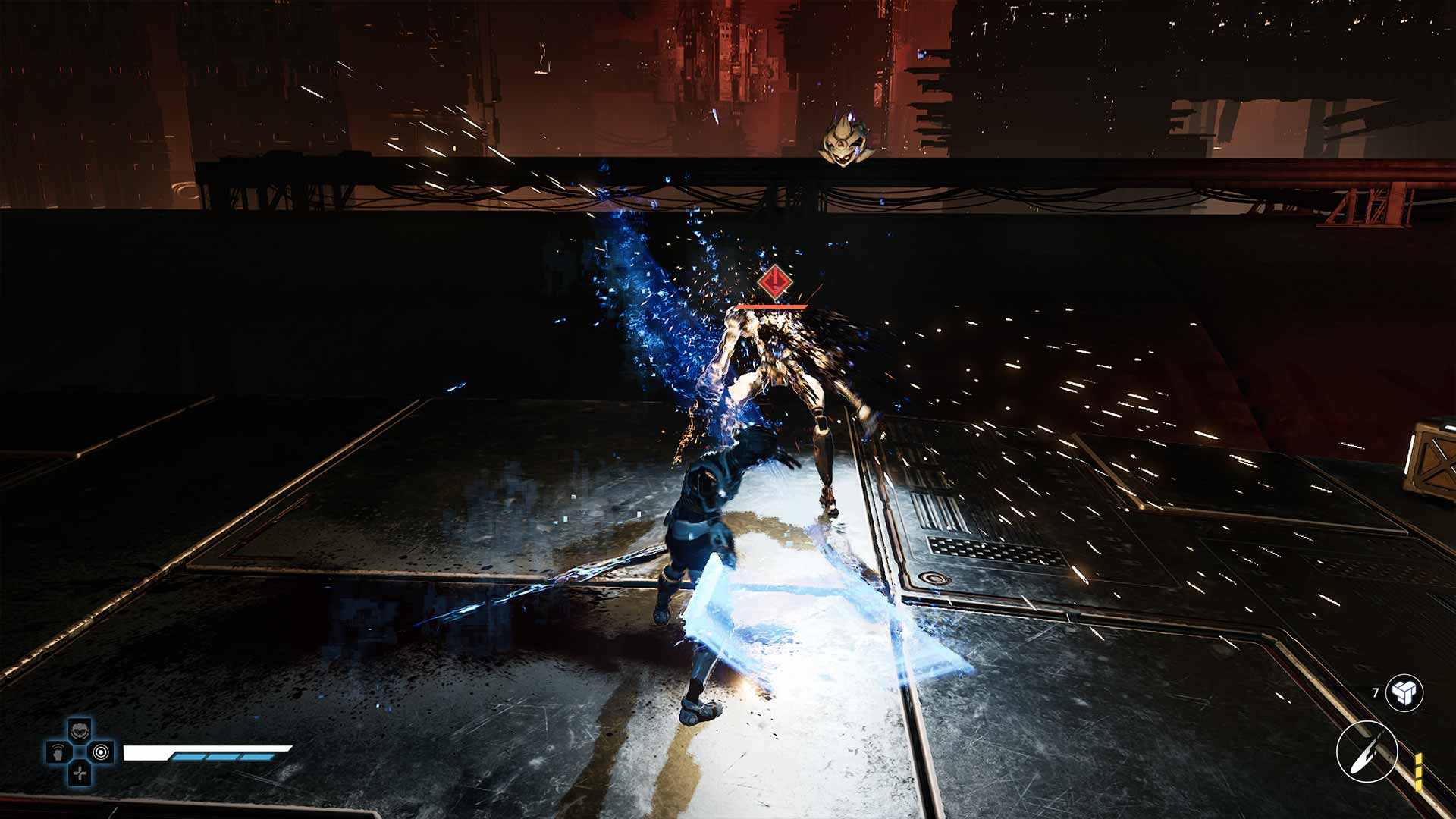Trigger the concentric rings scan icon
The width and height of the screenshot is (1456, 819).
[102, 752]
